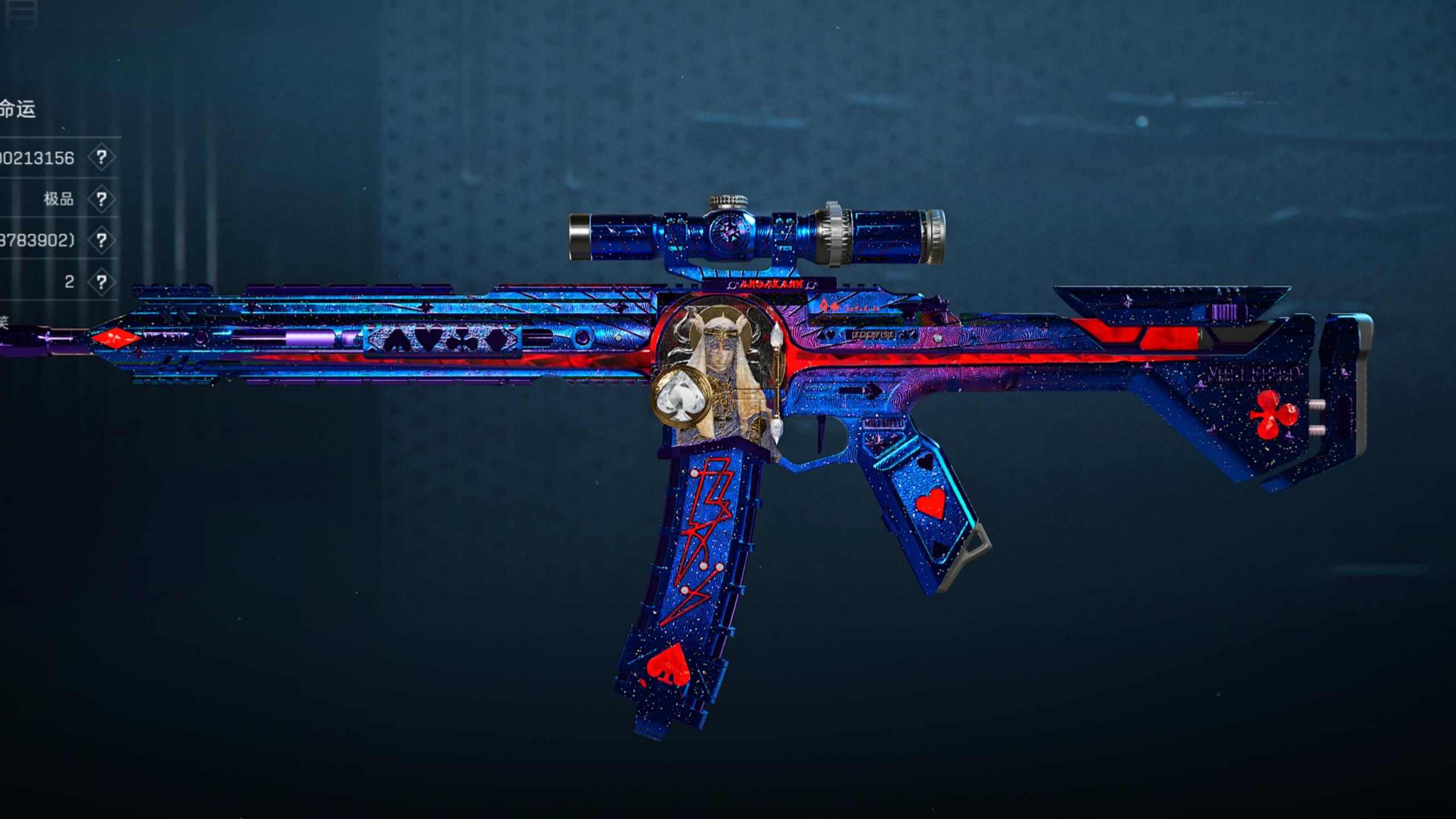
Task: Click the question mark next to 3783902)
Action: pyautogui.click(x=101, y=241)
